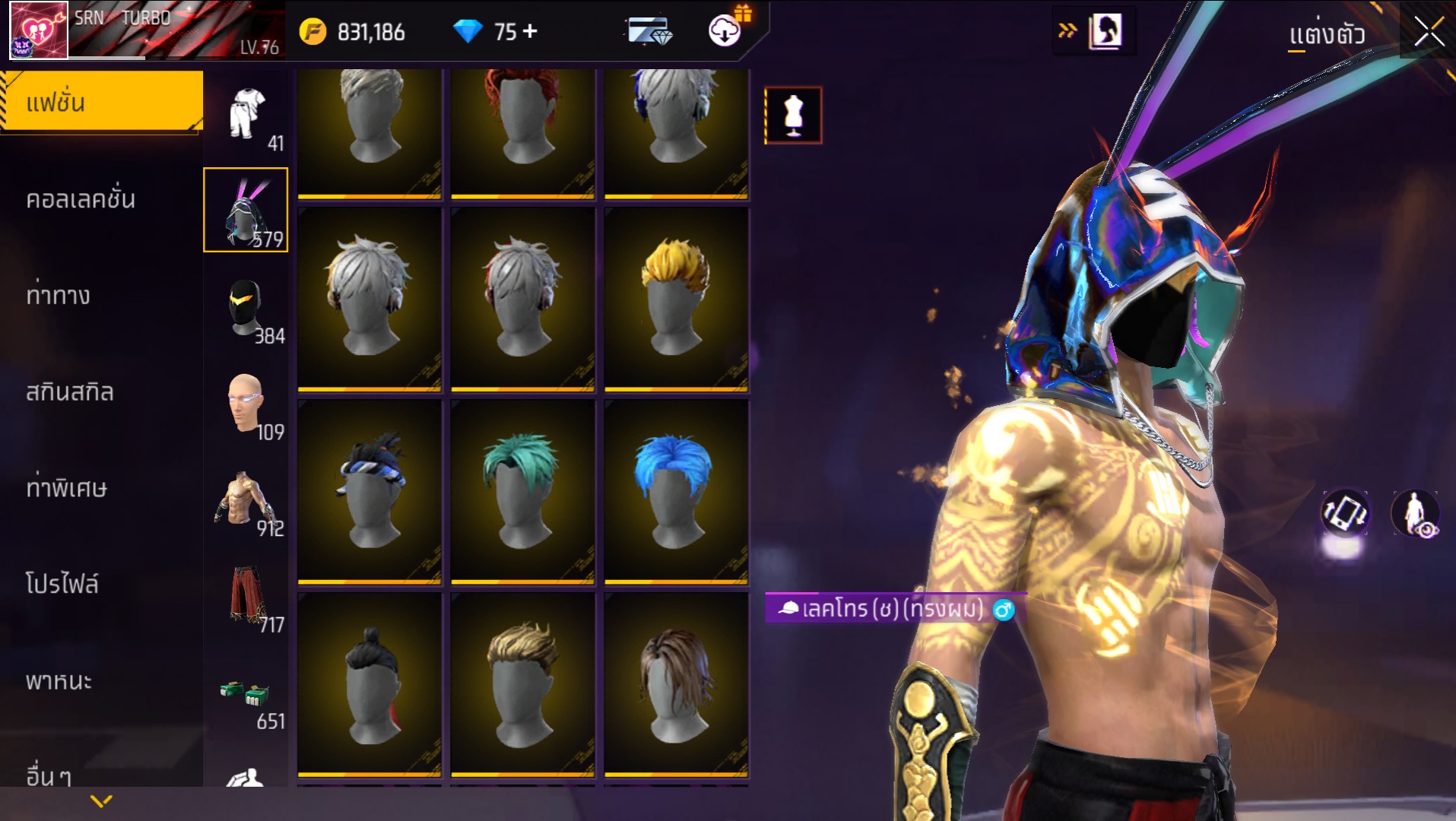Select the แฟชั่น fashion tab
Image resolution: width=1456 pixels, height=821 pixels.
[x=102, y=102]
